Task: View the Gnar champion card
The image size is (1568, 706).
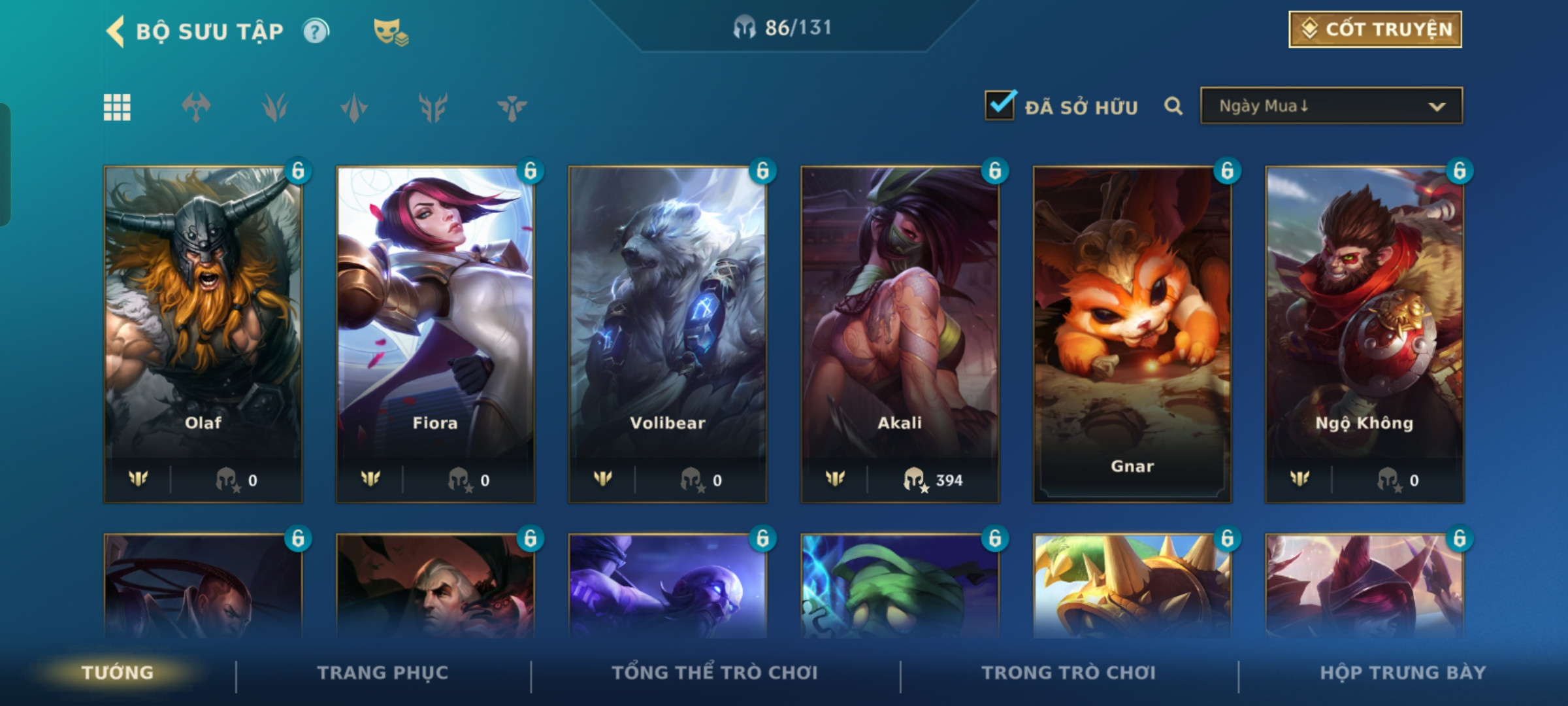Action: pos(1132,333)
